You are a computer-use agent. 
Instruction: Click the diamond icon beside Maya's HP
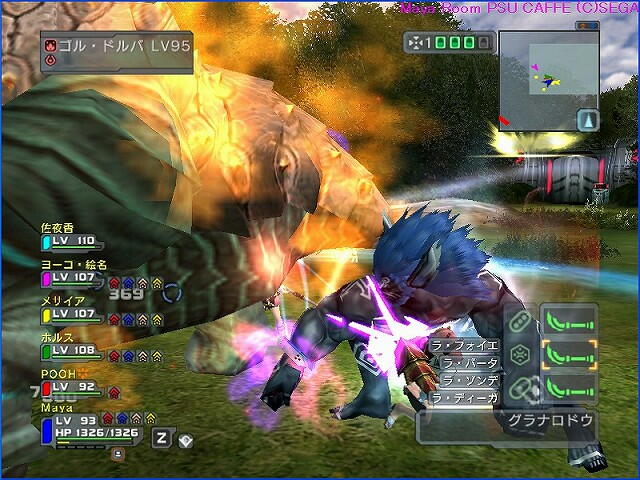coord(185,440)
